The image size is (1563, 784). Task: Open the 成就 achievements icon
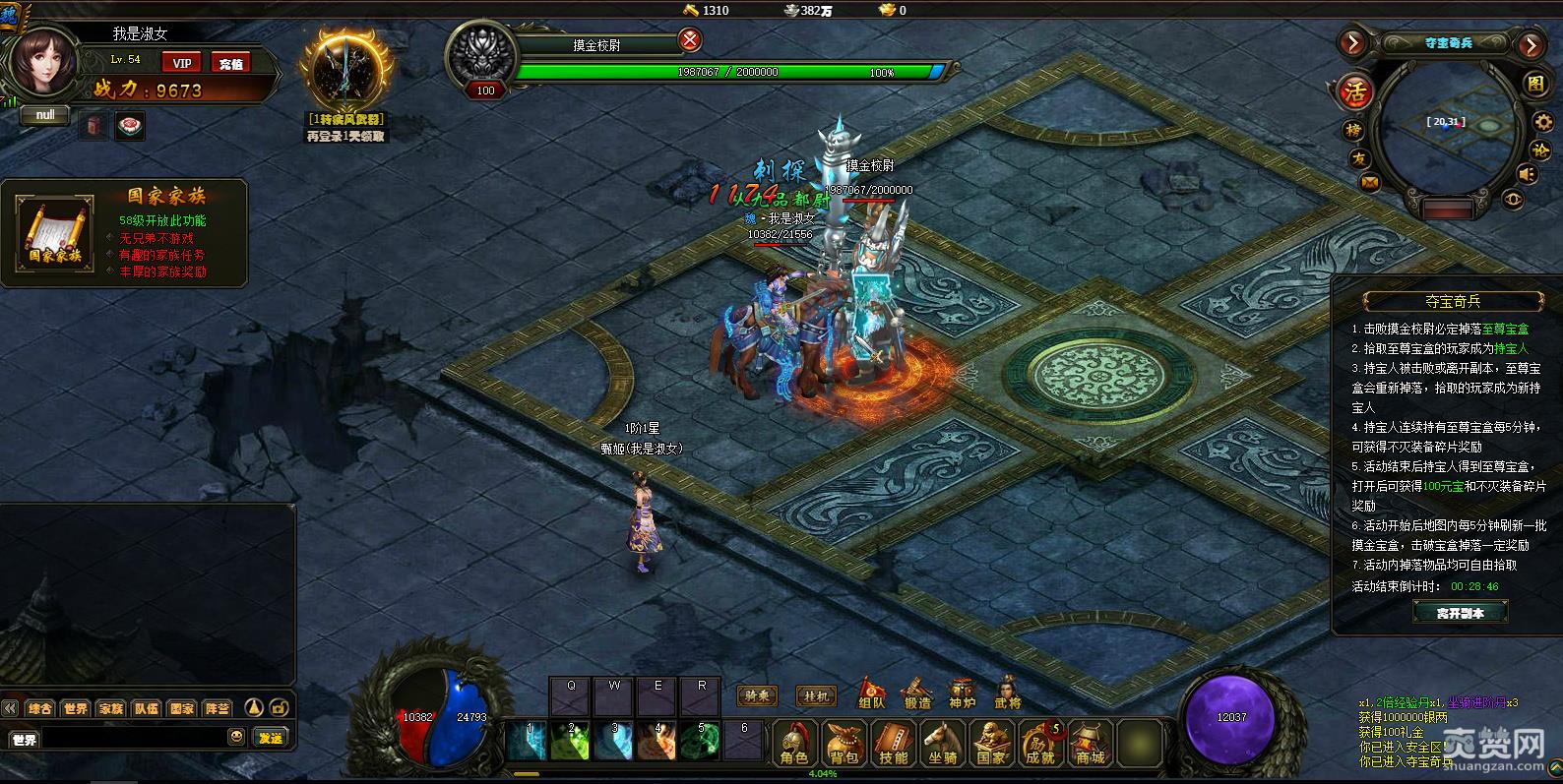pos(1040,744)
